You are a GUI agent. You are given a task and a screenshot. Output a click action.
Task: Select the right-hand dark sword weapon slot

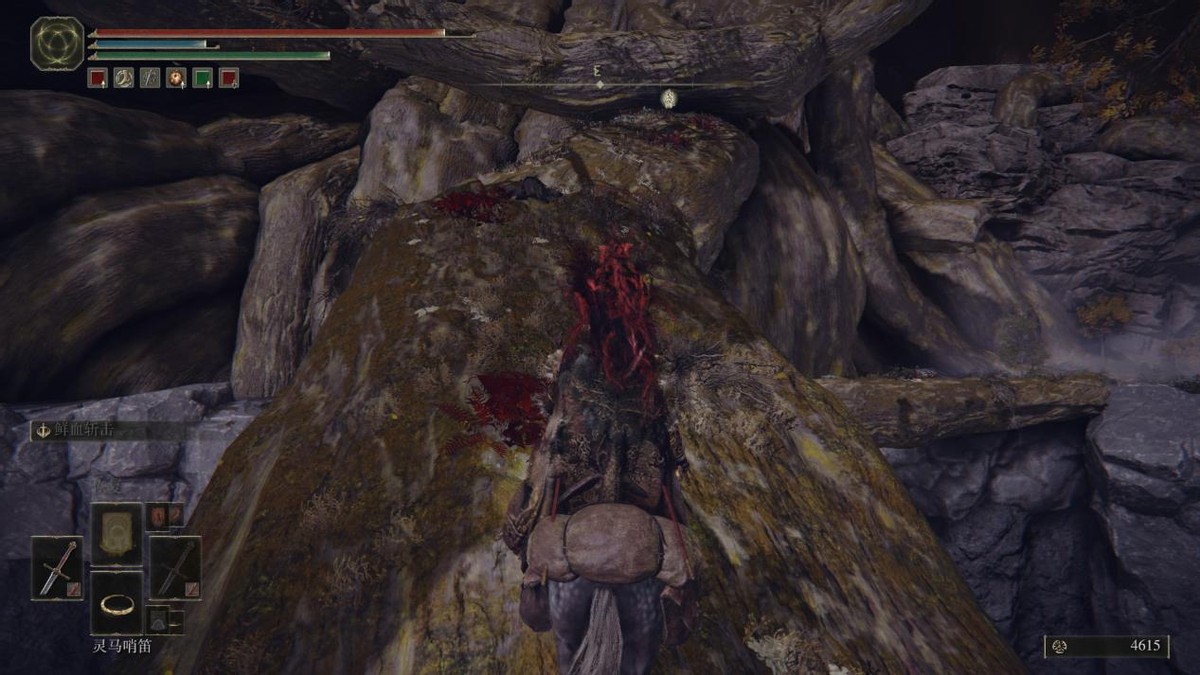(x=175, y=568)
